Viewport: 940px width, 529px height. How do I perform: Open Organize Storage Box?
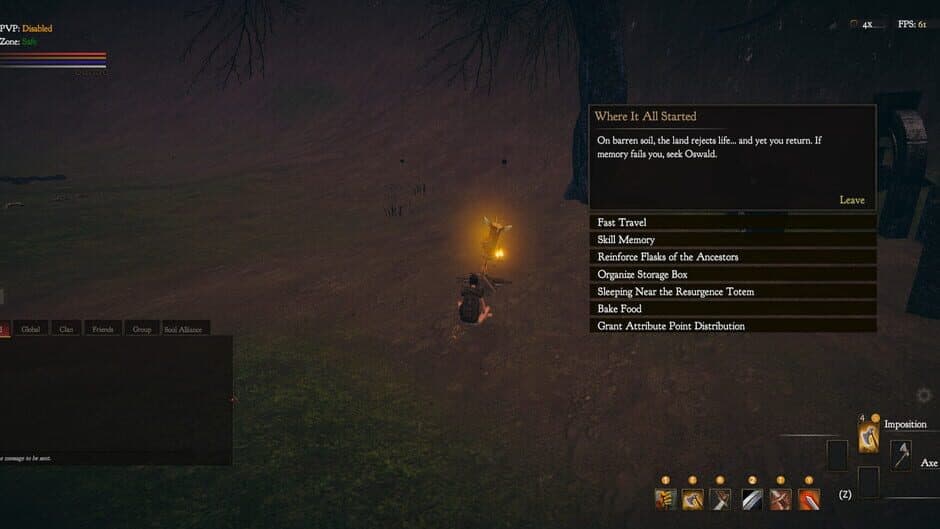coord(732,274)
